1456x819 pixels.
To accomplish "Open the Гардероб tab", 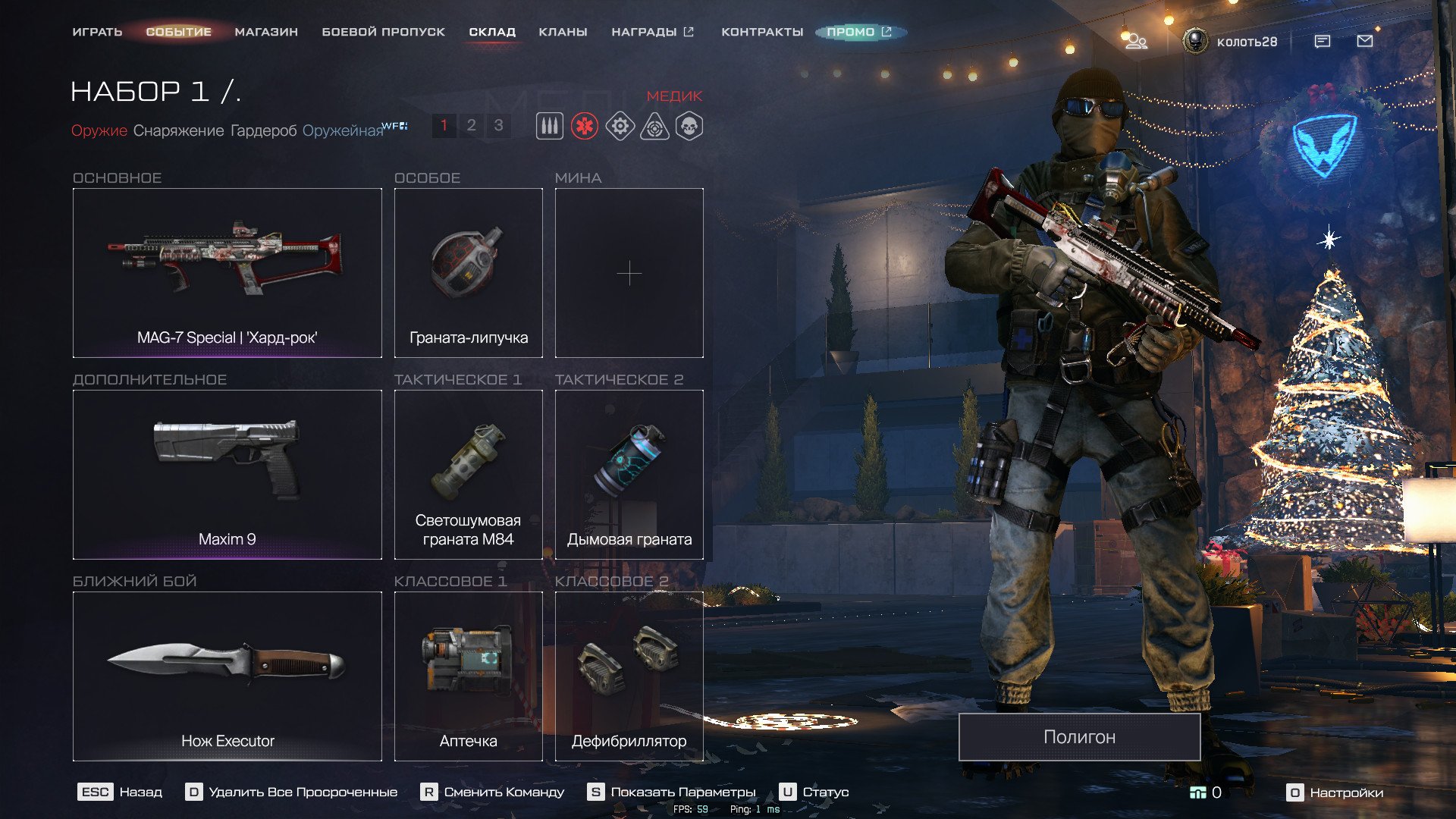I will tap(263, 130).
